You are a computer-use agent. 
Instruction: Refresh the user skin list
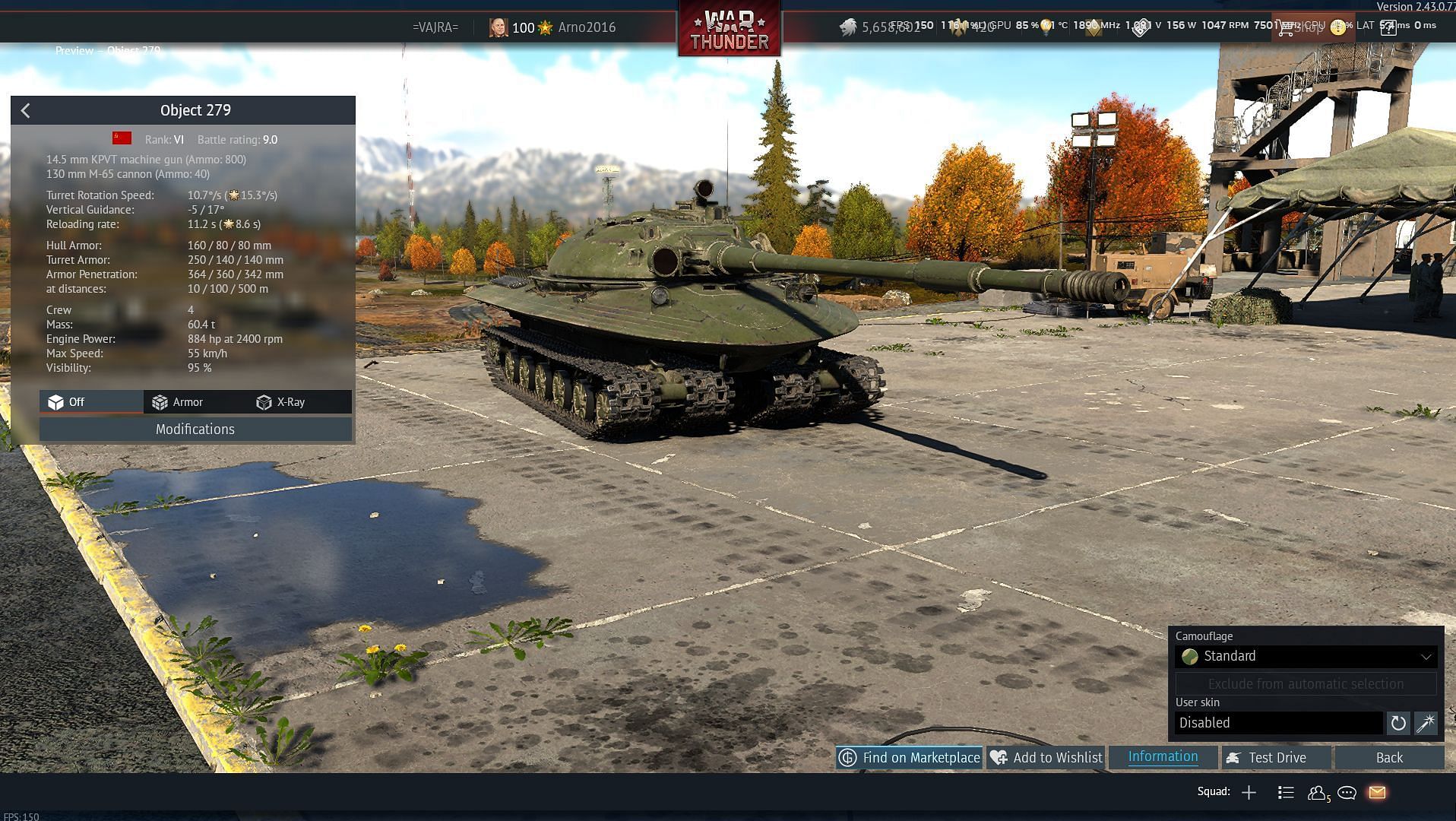(x=1397, y=723)
